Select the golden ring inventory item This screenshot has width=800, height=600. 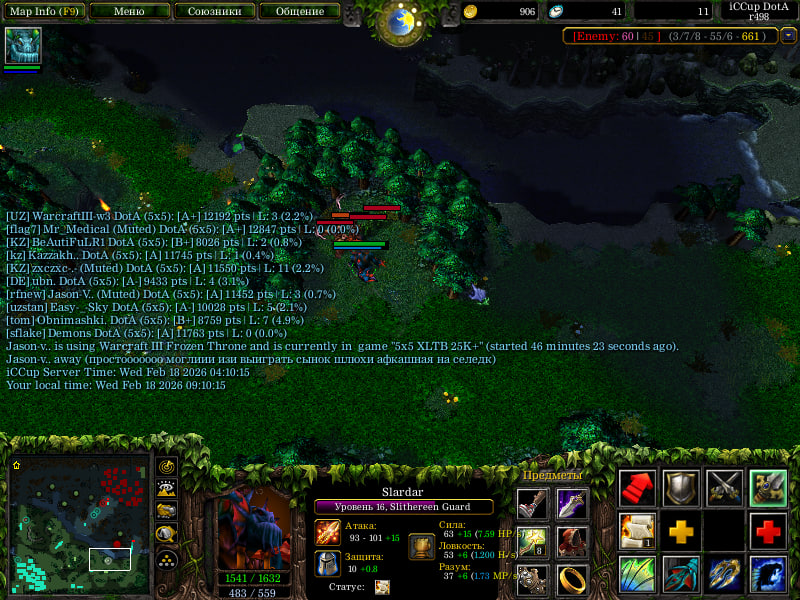pos(572,579)
